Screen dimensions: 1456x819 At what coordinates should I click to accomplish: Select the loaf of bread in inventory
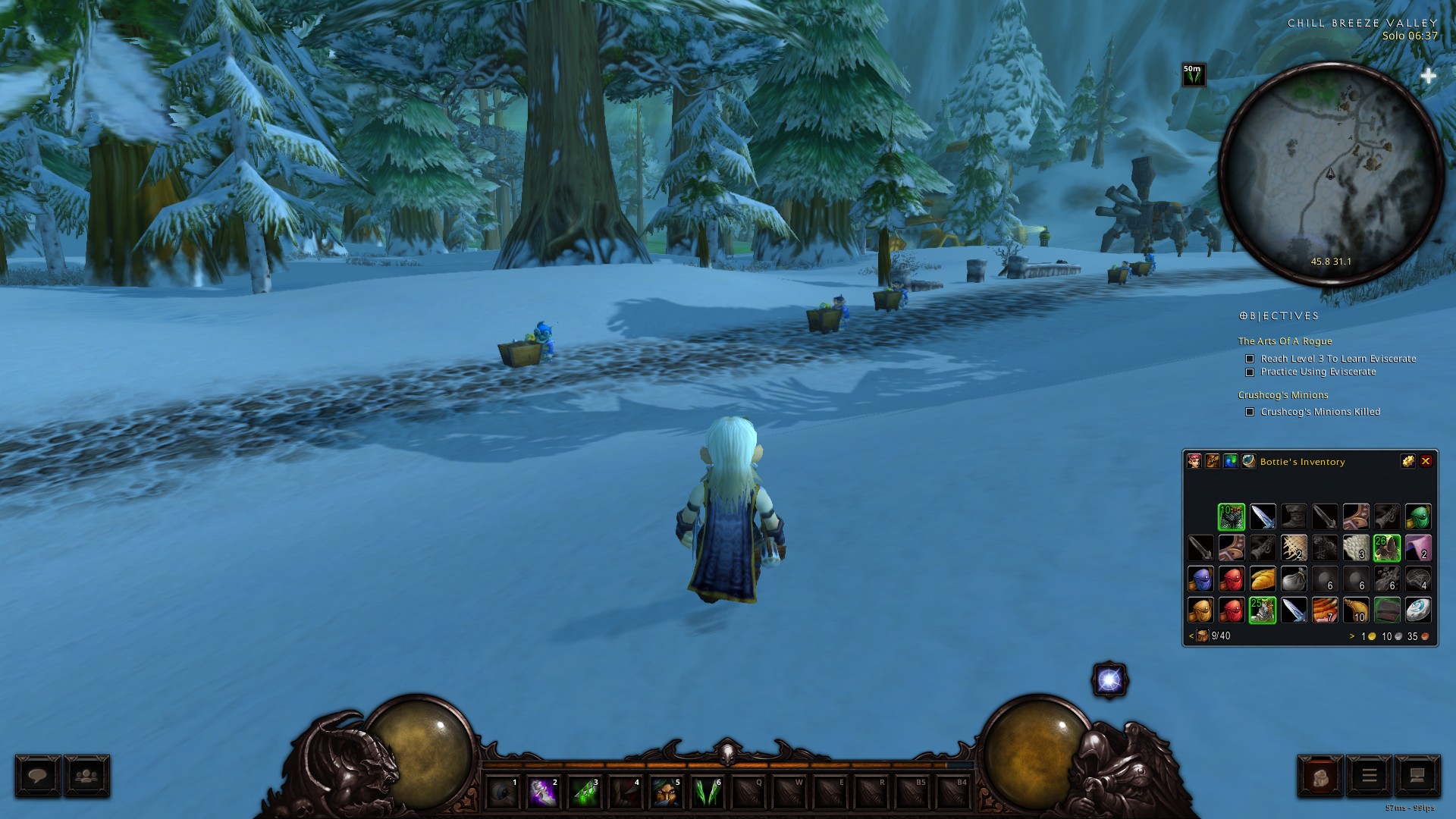(1263, 579)
